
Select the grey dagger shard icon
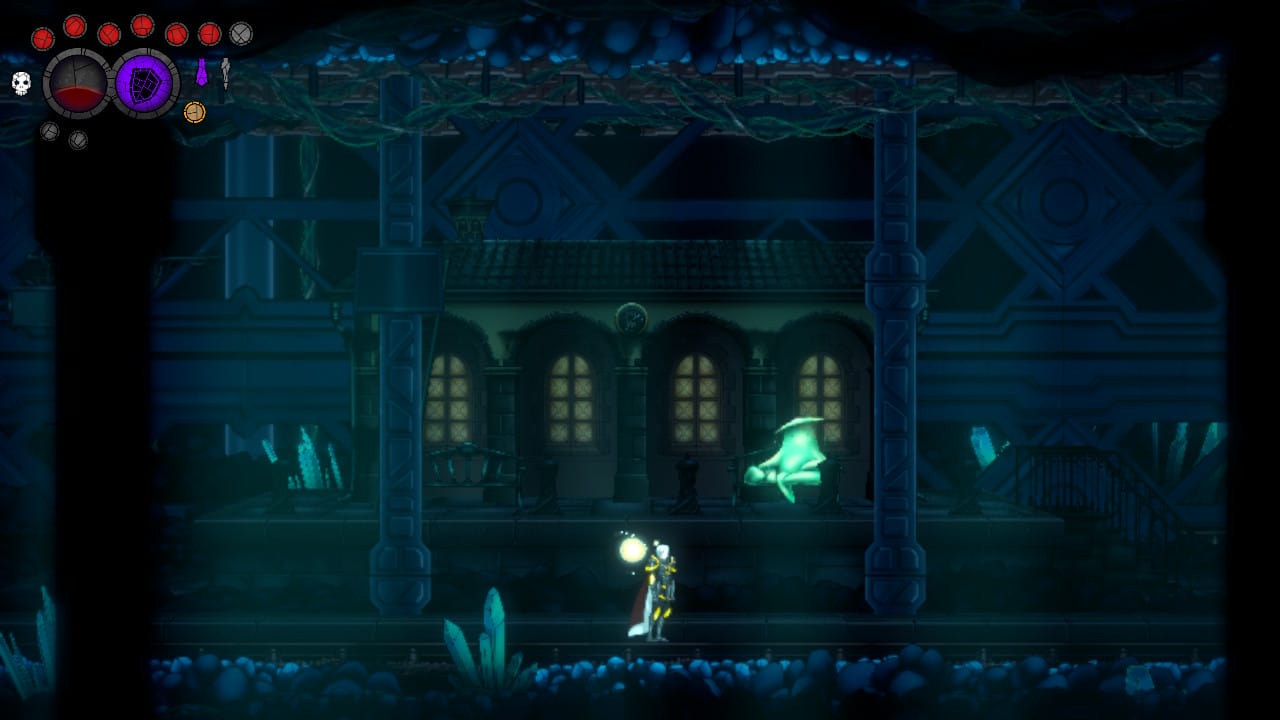click(x=225, y=72)
